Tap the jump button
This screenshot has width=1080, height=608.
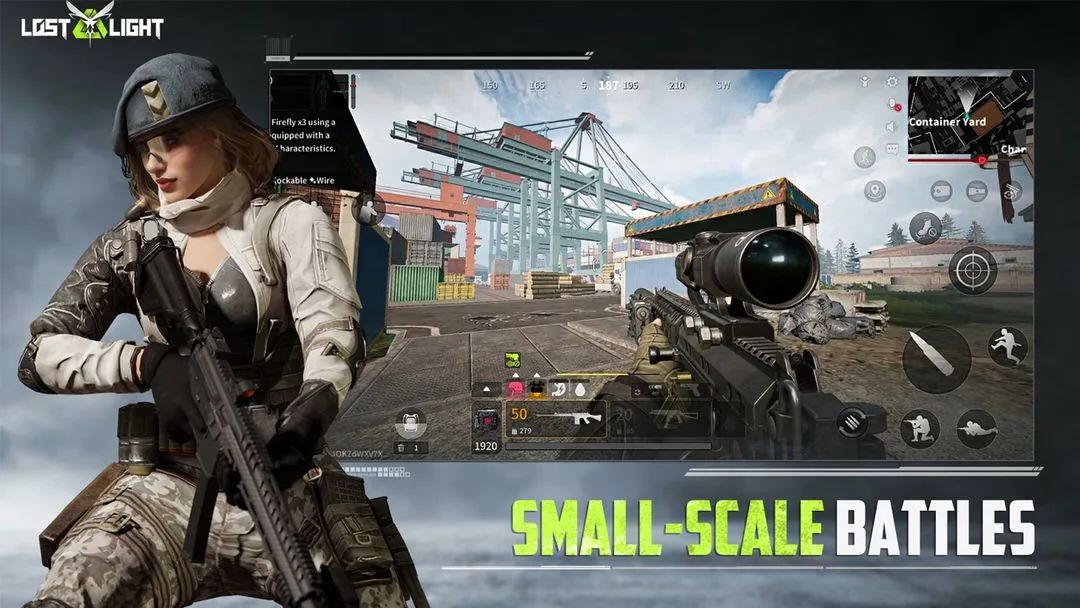pyautogui.click(x=1007, y=345)
